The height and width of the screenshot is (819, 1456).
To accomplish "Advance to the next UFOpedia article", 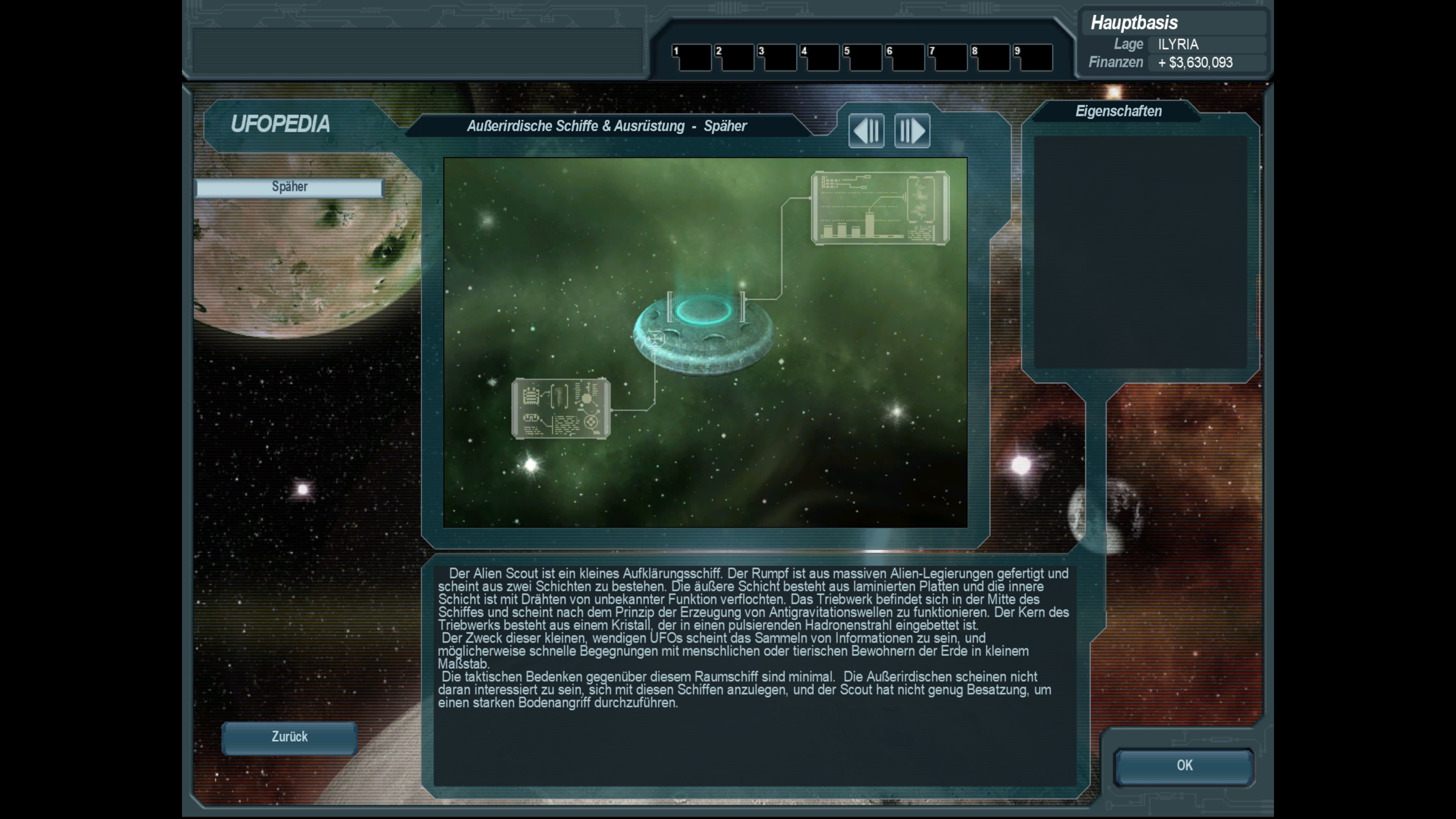I will click(x=912, y=130).
